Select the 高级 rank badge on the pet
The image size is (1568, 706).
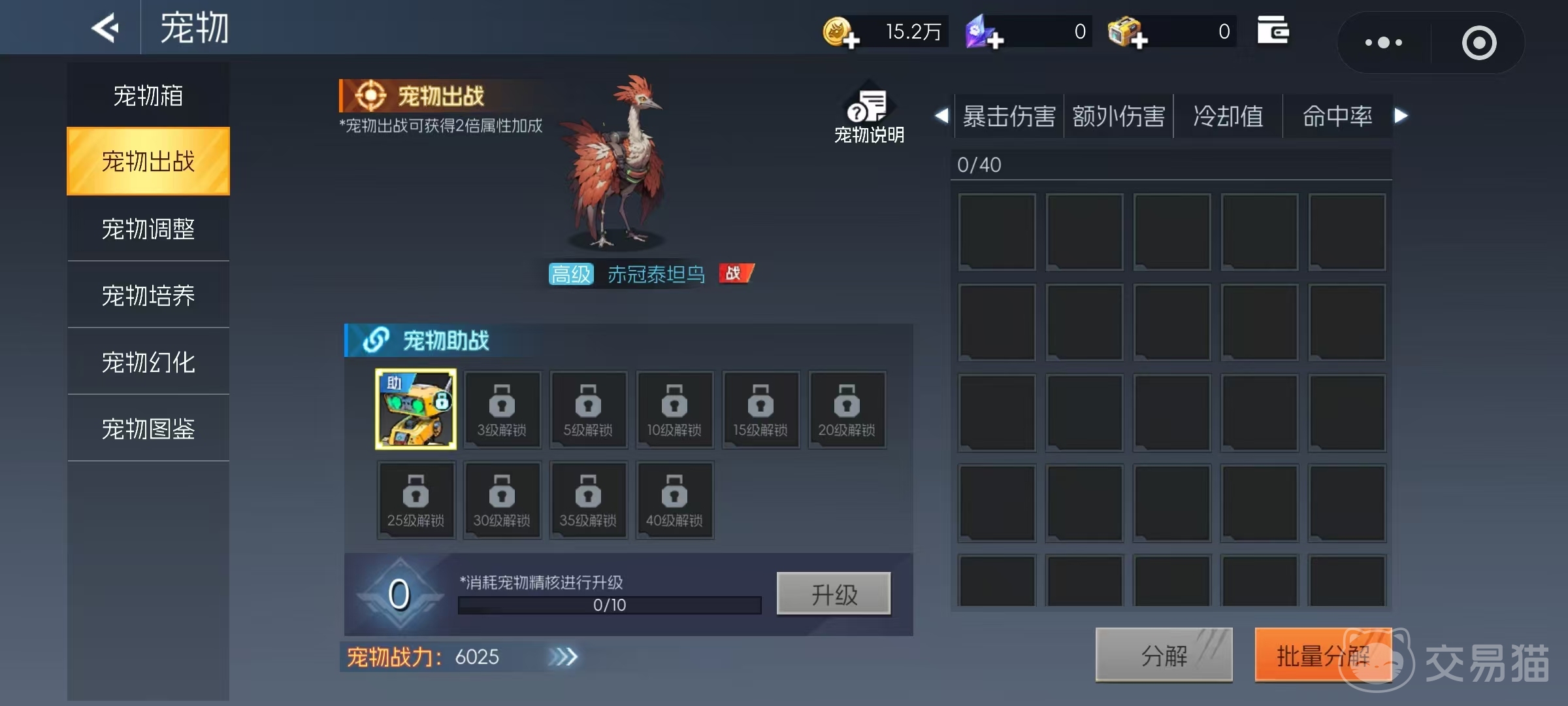pyautogui.click(x=570, y=274)
